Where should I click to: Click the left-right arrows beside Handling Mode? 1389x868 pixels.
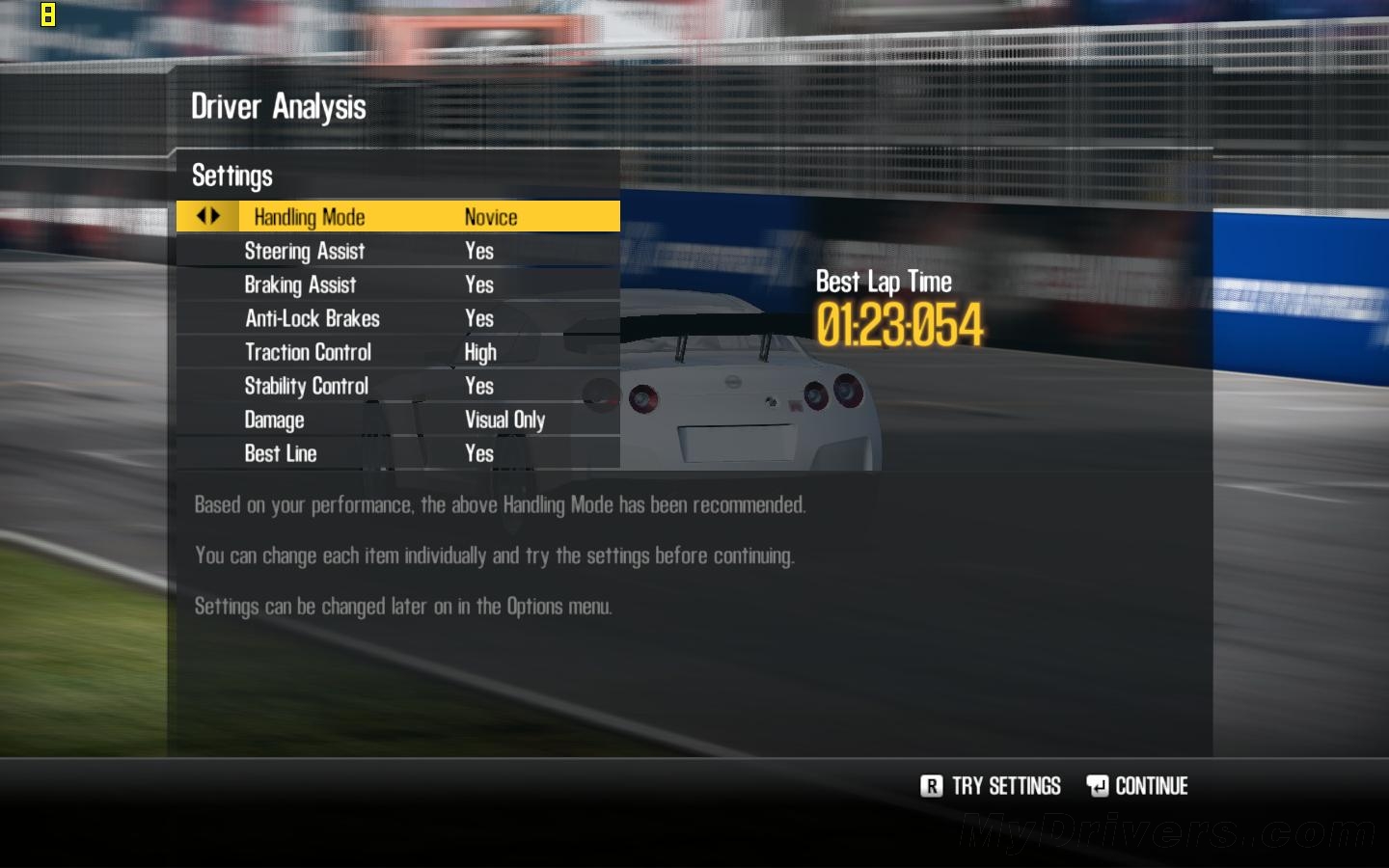point(208,216)
